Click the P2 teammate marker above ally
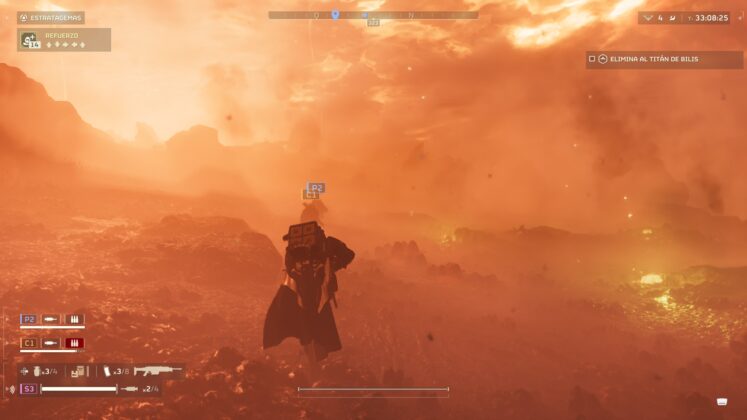Image resolution: width=747 pixels, height=420 pixels. click(316, 187)
